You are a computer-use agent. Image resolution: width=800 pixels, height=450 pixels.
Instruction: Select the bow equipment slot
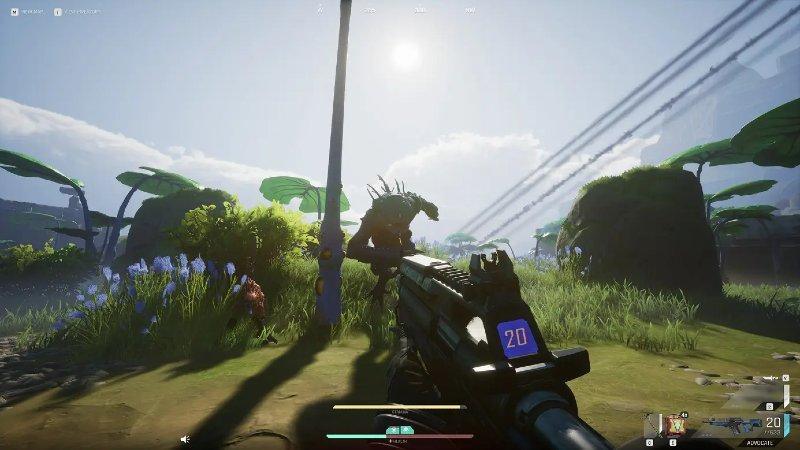coord(651,425)
